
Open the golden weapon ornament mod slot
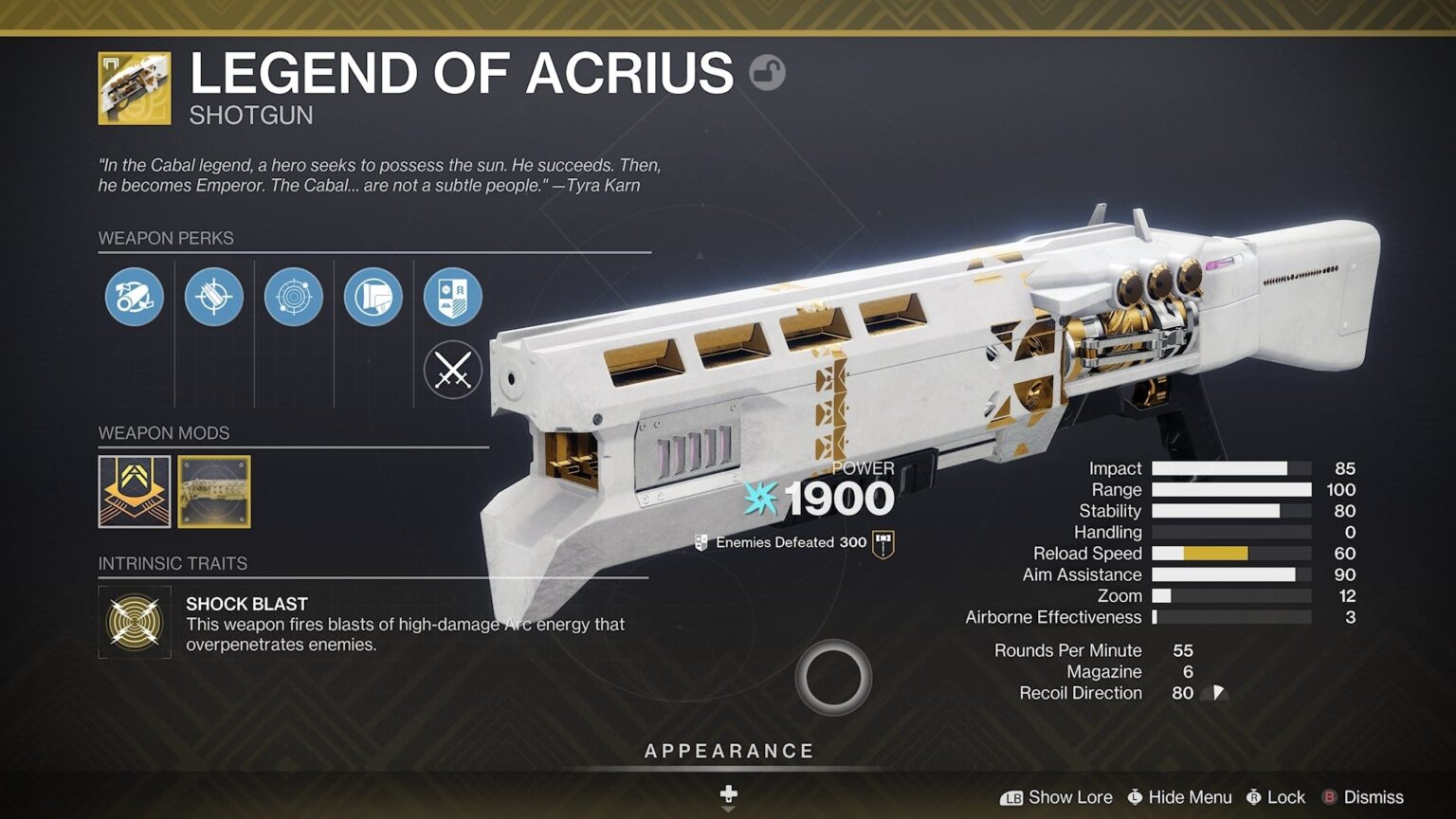click(x=213, y=492)
